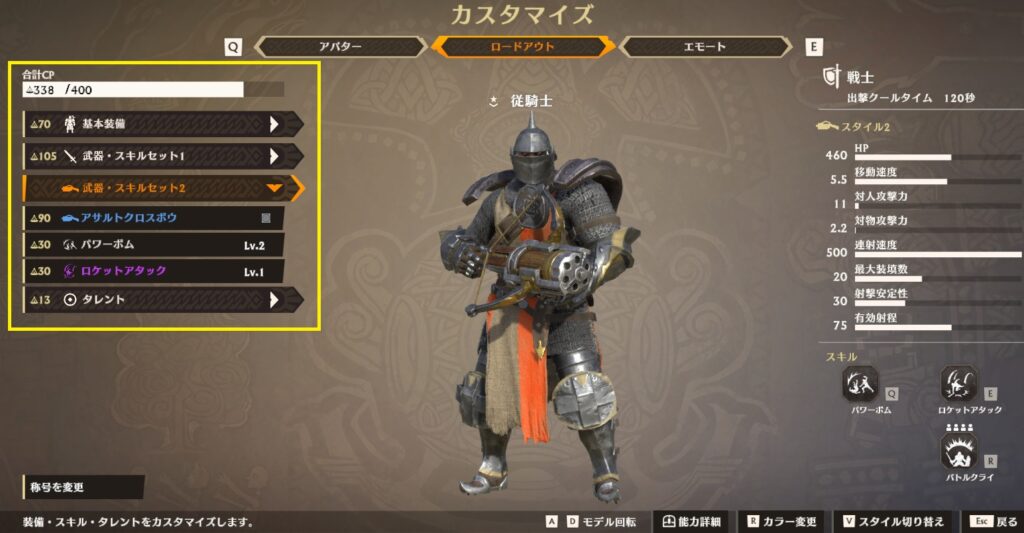Select the ロケットアタック skill row
1024x533 pixels.
[153, 271]
